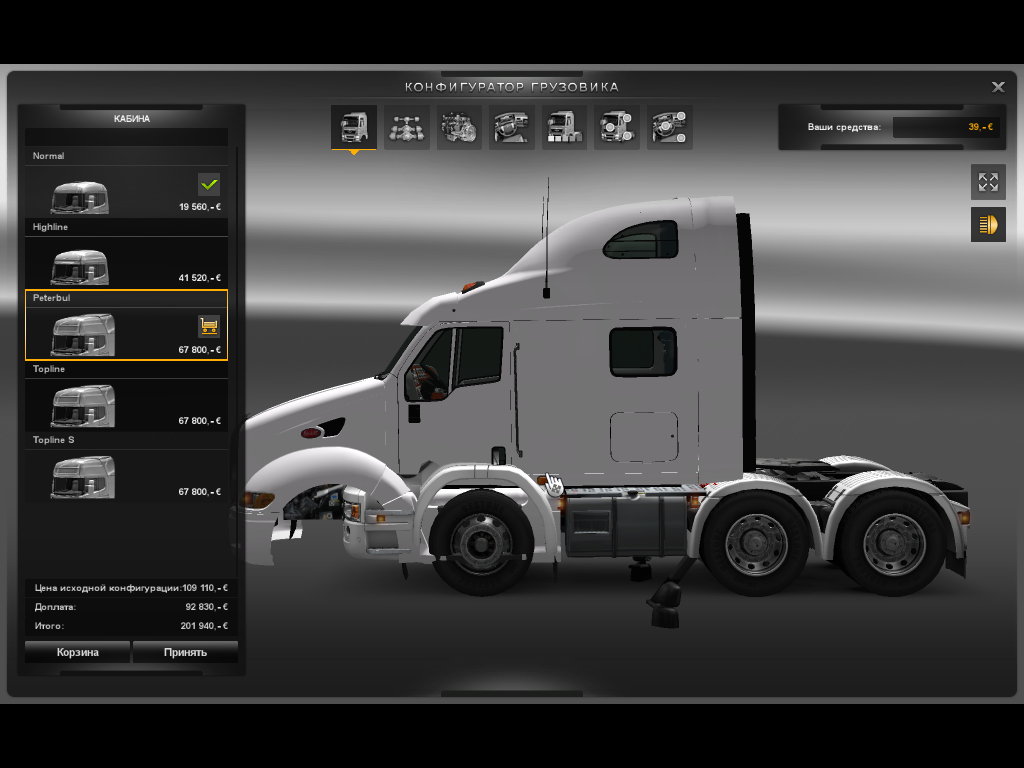Open the chassis tab
This screenshot has width=1024, height=768.
[407, 127]
